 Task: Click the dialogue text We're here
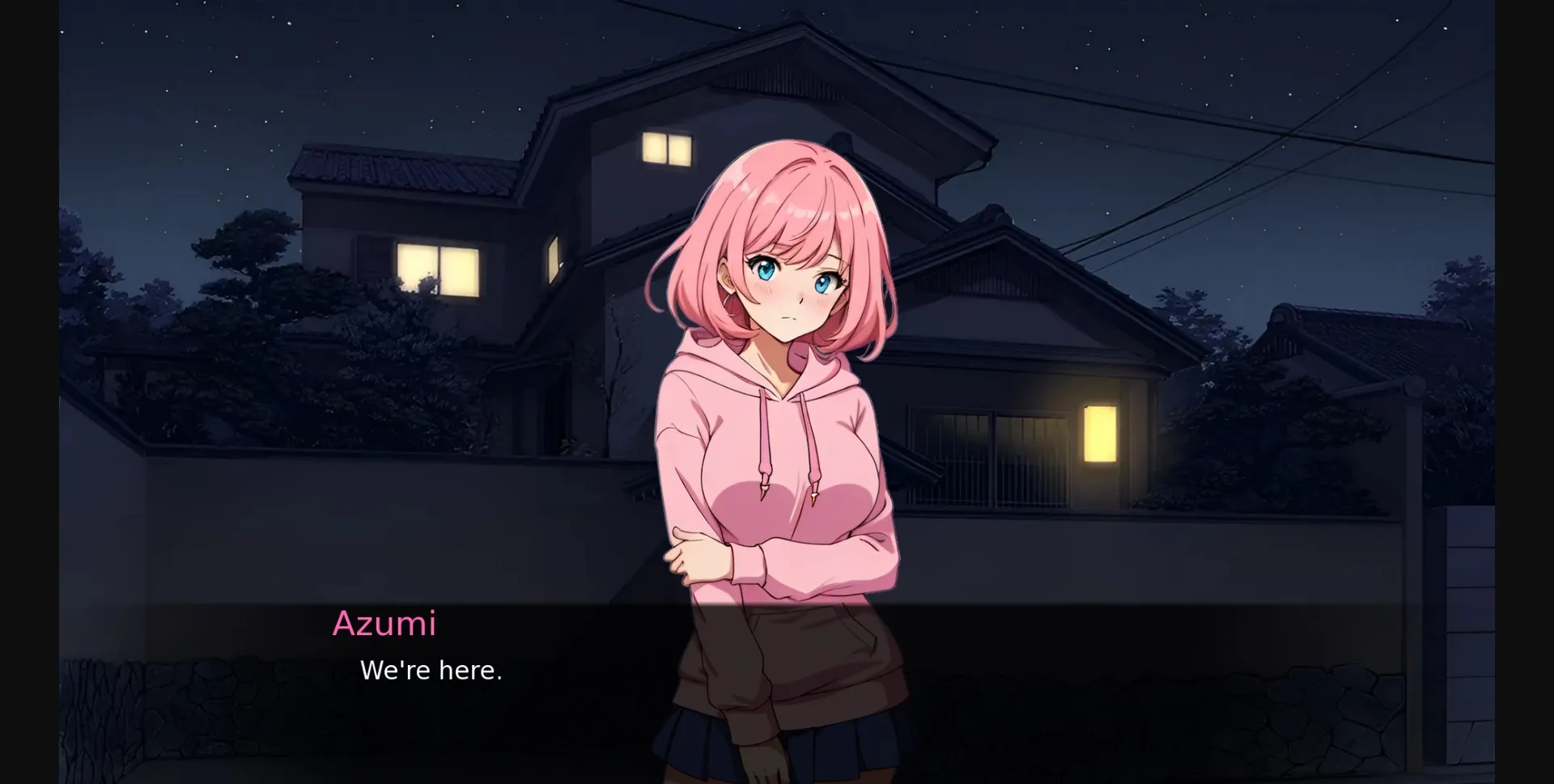(431, 670)
